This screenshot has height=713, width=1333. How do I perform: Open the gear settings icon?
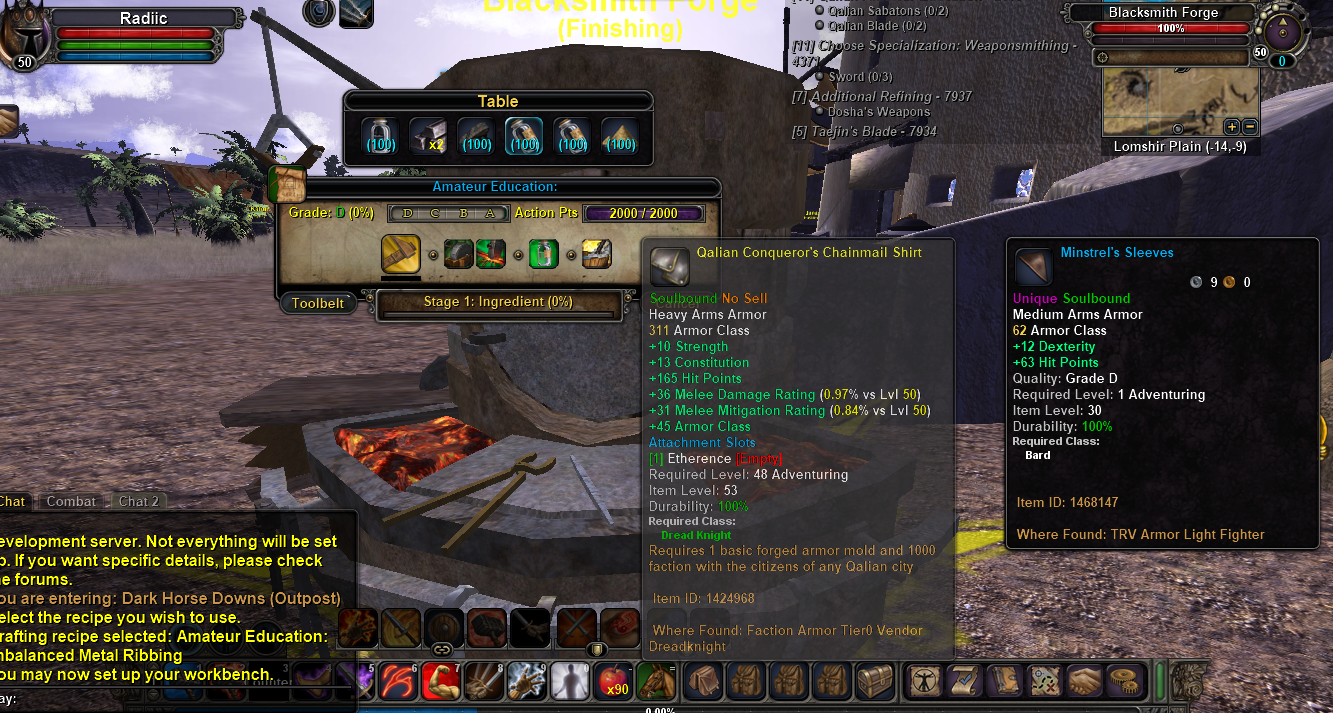(x=1126, y=681)
